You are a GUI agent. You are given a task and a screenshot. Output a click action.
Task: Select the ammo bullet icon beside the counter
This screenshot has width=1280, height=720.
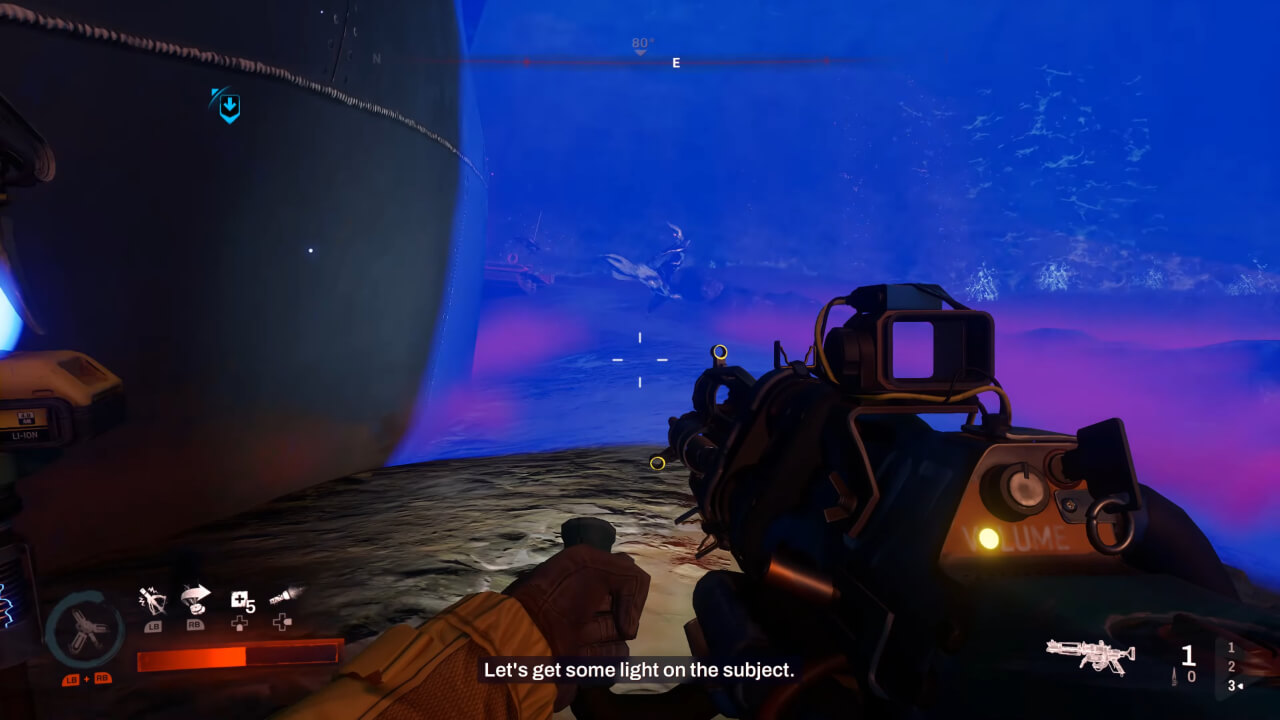point(1174,676)
